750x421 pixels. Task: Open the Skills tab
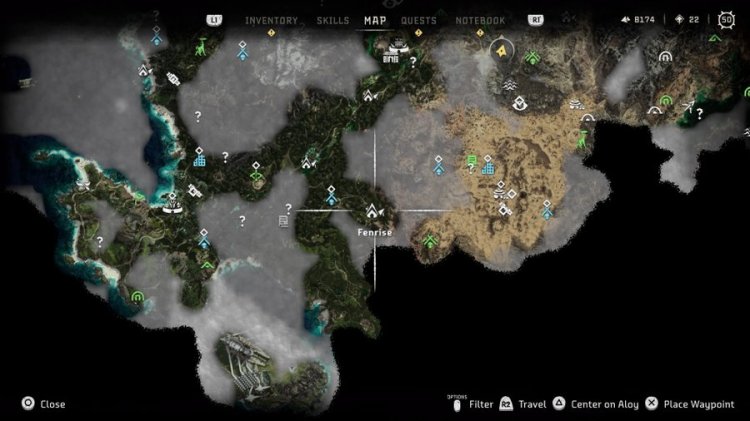coord(334,20)
